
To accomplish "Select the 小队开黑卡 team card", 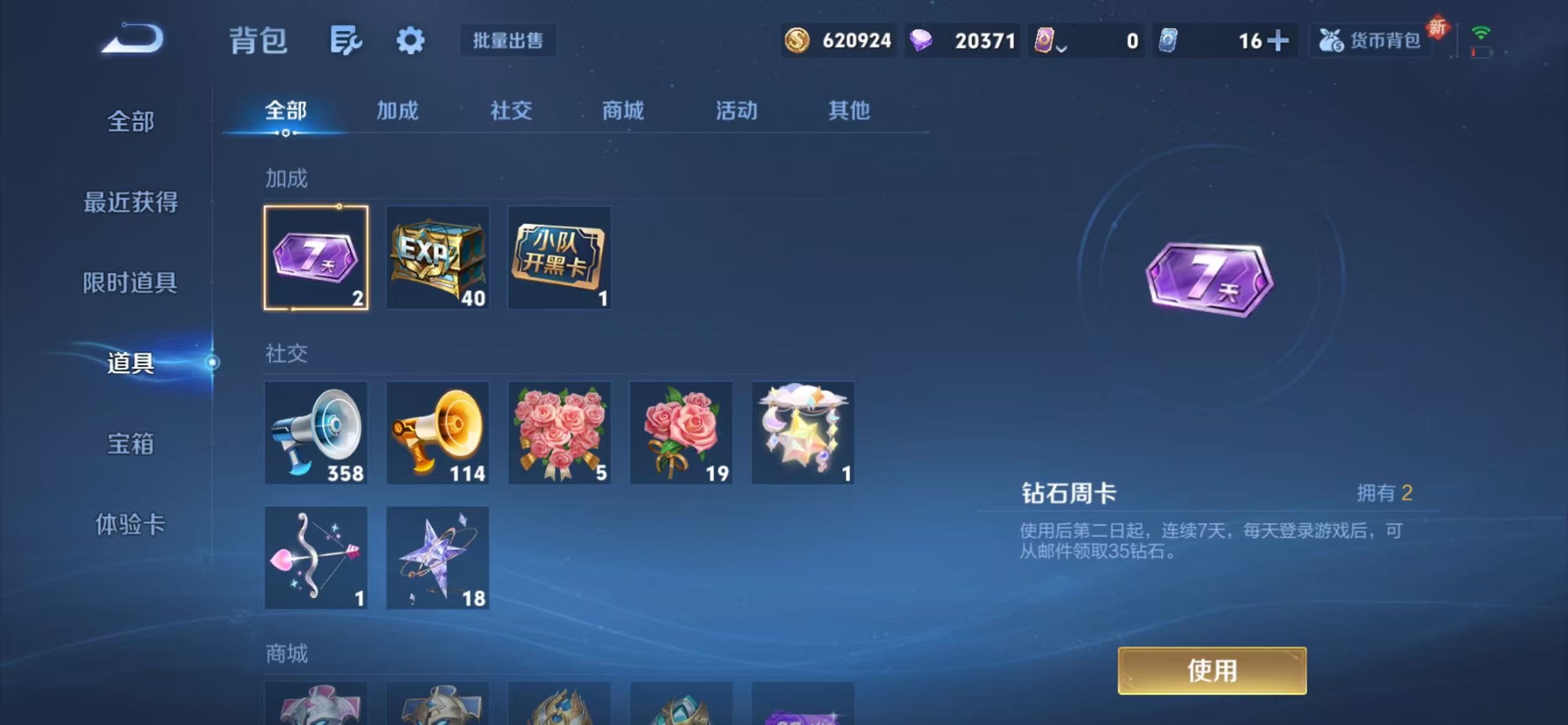I will [559, 258].
